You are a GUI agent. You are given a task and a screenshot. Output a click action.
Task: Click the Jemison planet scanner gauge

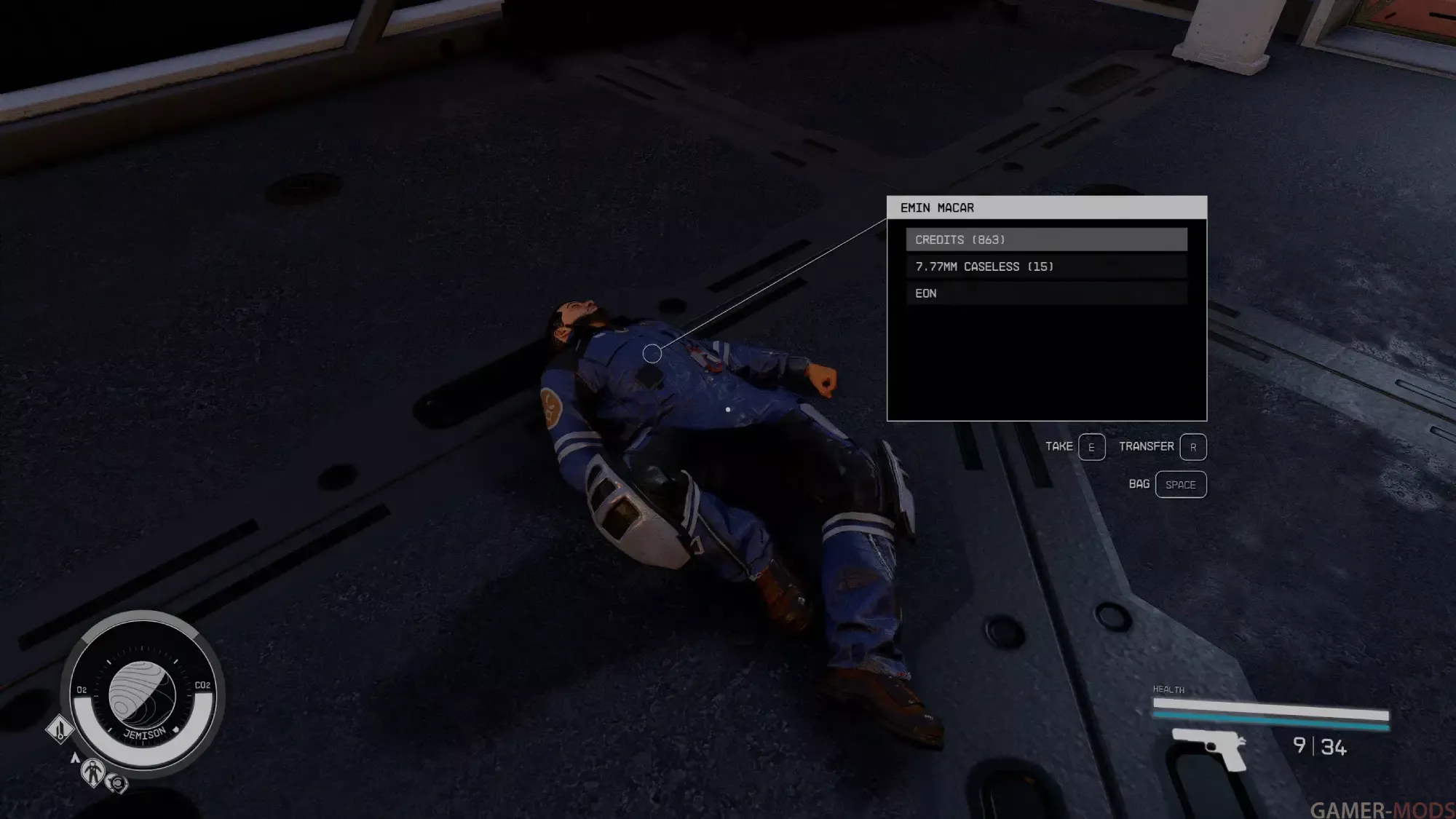point(143,695)
